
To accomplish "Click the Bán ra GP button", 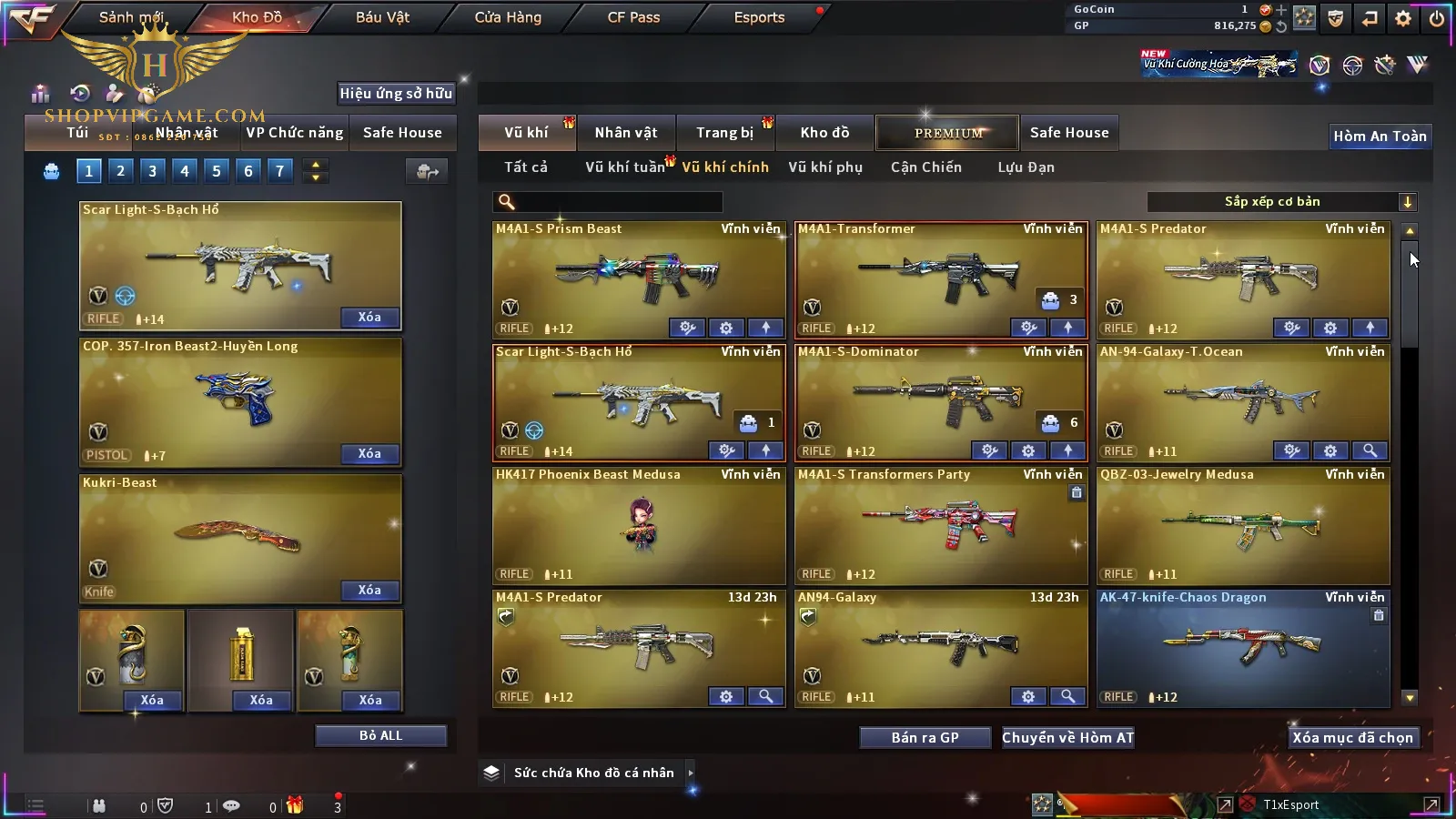I will click(x=925, y=738).
